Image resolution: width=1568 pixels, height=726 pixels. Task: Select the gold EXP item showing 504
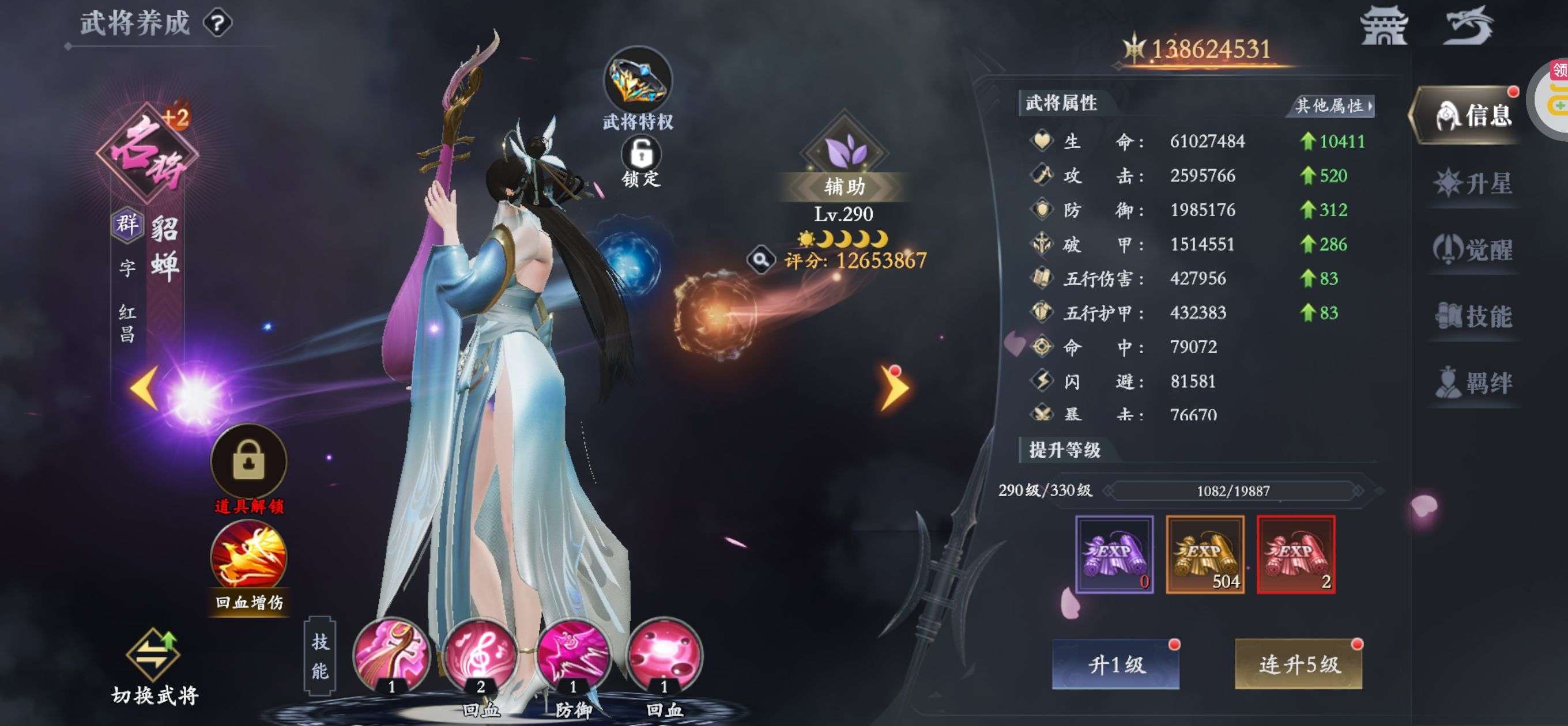click(x=1207, y=554)
